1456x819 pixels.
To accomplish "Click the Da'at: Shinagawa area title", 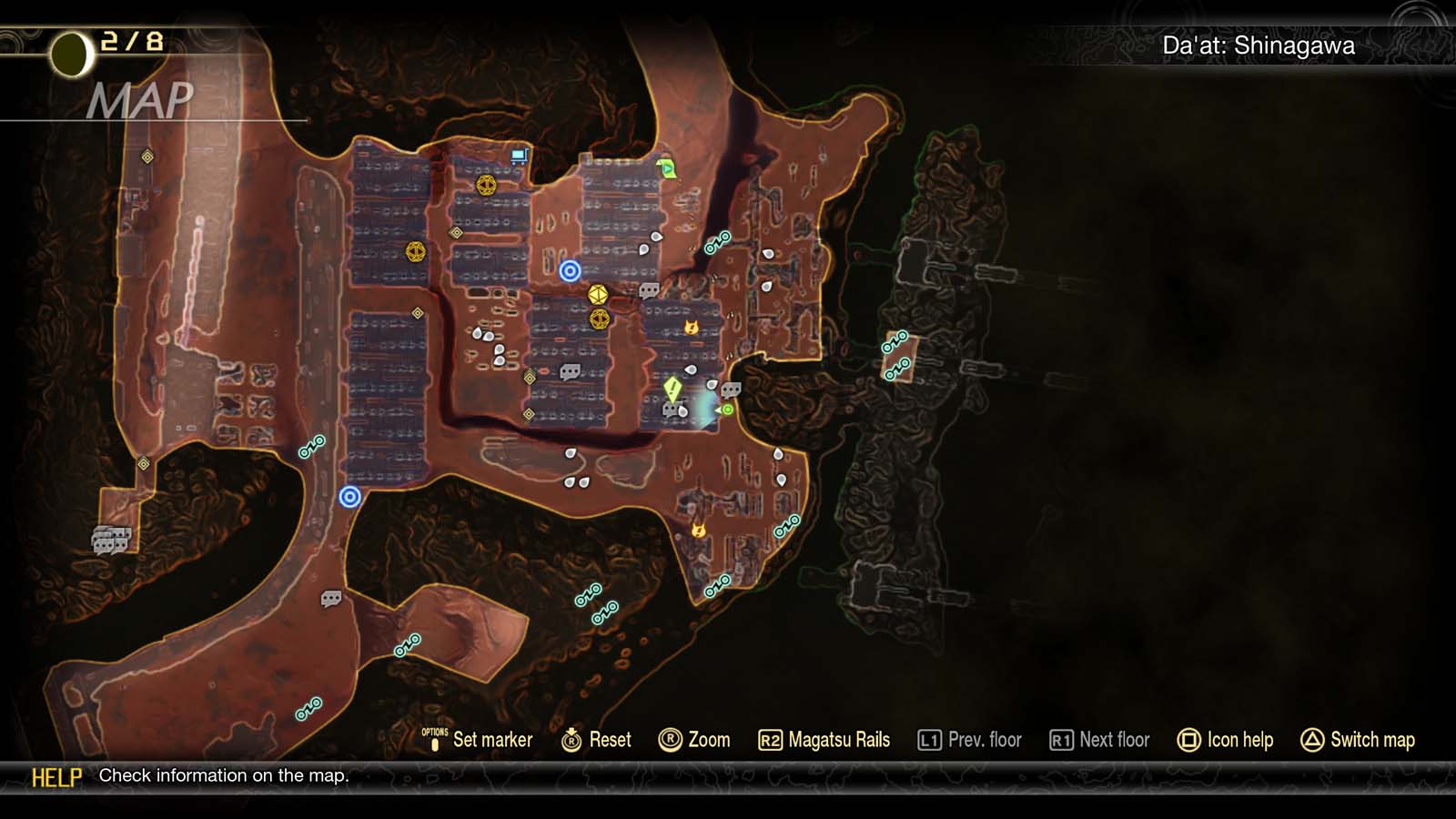I will [x=1260, y=43].
